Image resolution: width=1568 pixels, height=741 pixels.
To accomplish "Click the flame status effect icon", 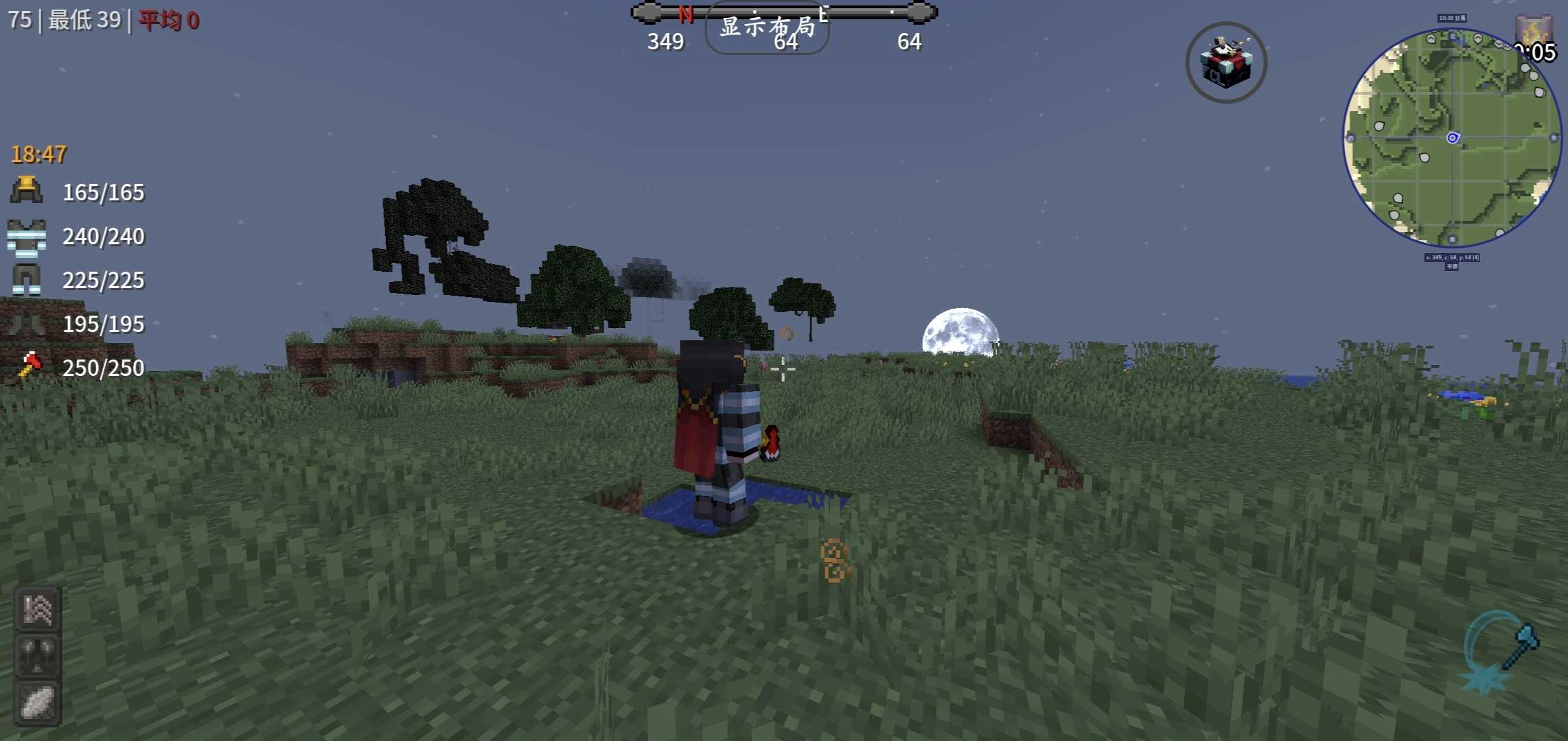I will point(1532,31).
